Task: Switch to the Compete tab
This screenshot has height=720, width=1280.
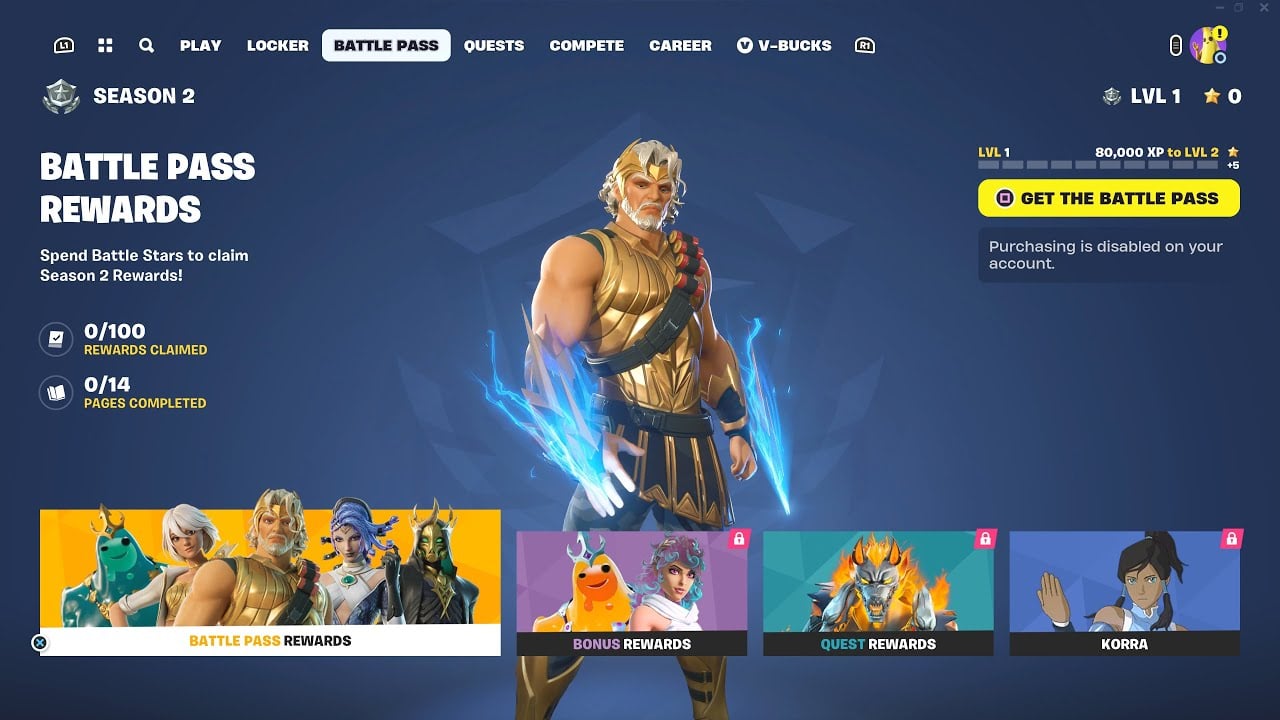Action: (x=586, y=45)
